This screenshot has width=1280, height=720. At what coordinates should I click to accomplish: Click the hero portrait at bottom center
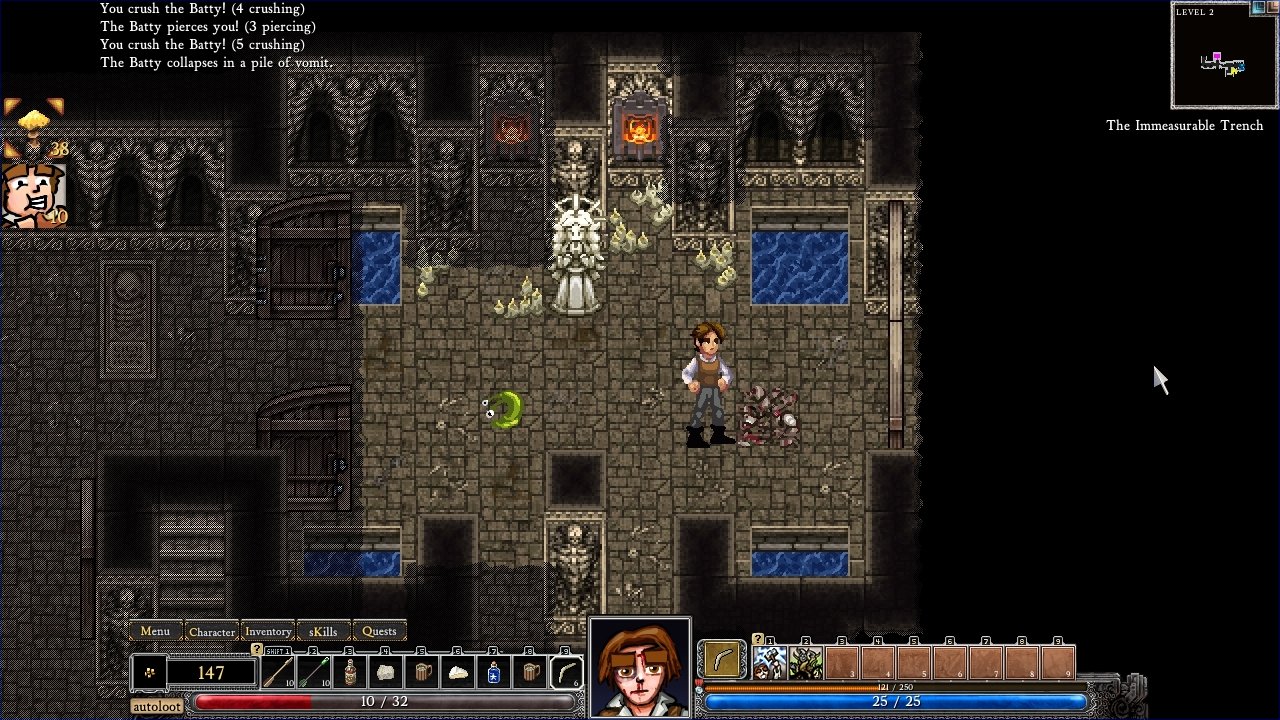pyautogui.click(x=640, y=668)
